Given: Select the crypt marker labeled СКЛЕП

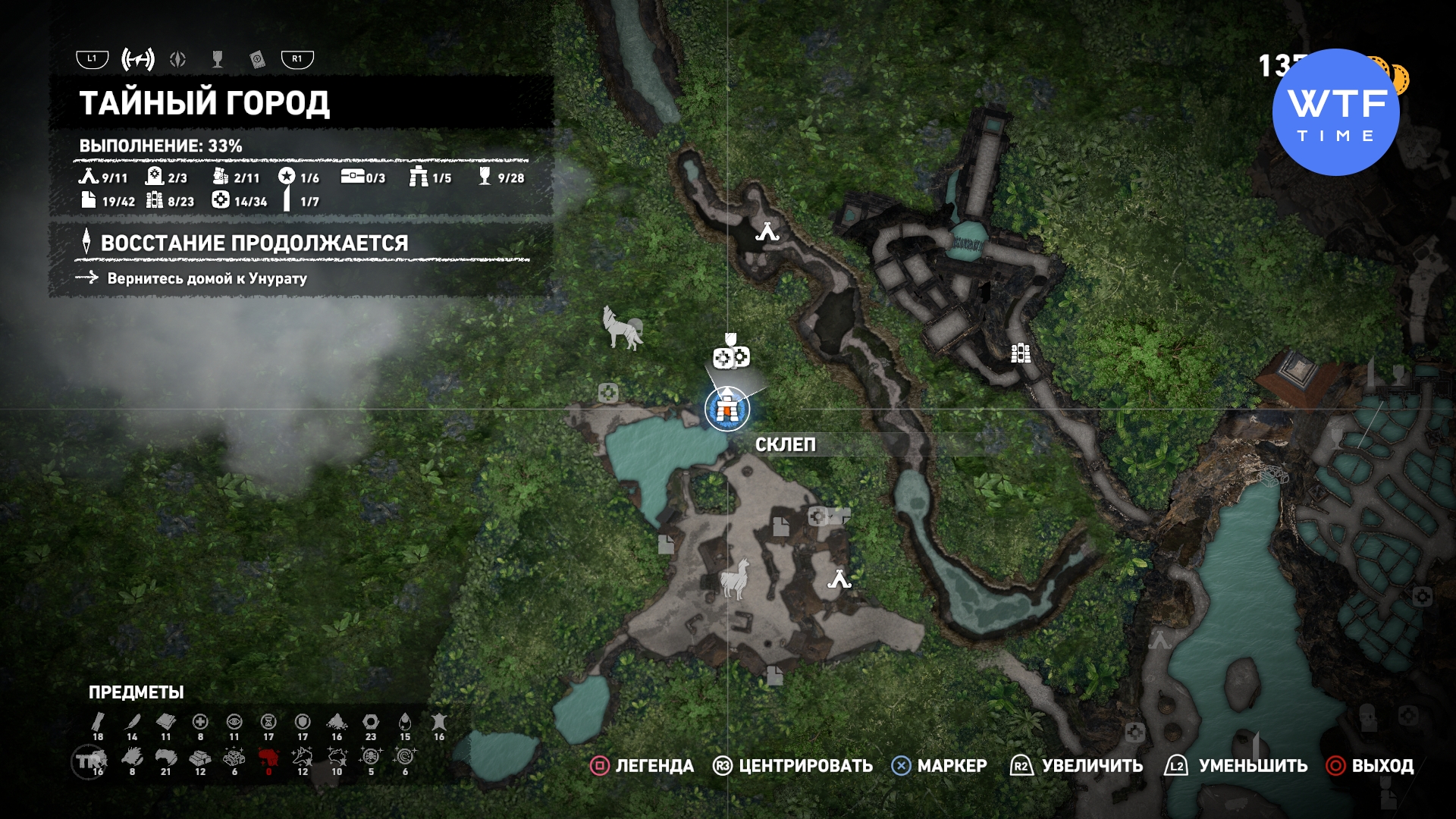Looking at the screenshot, I should (726, 409).
